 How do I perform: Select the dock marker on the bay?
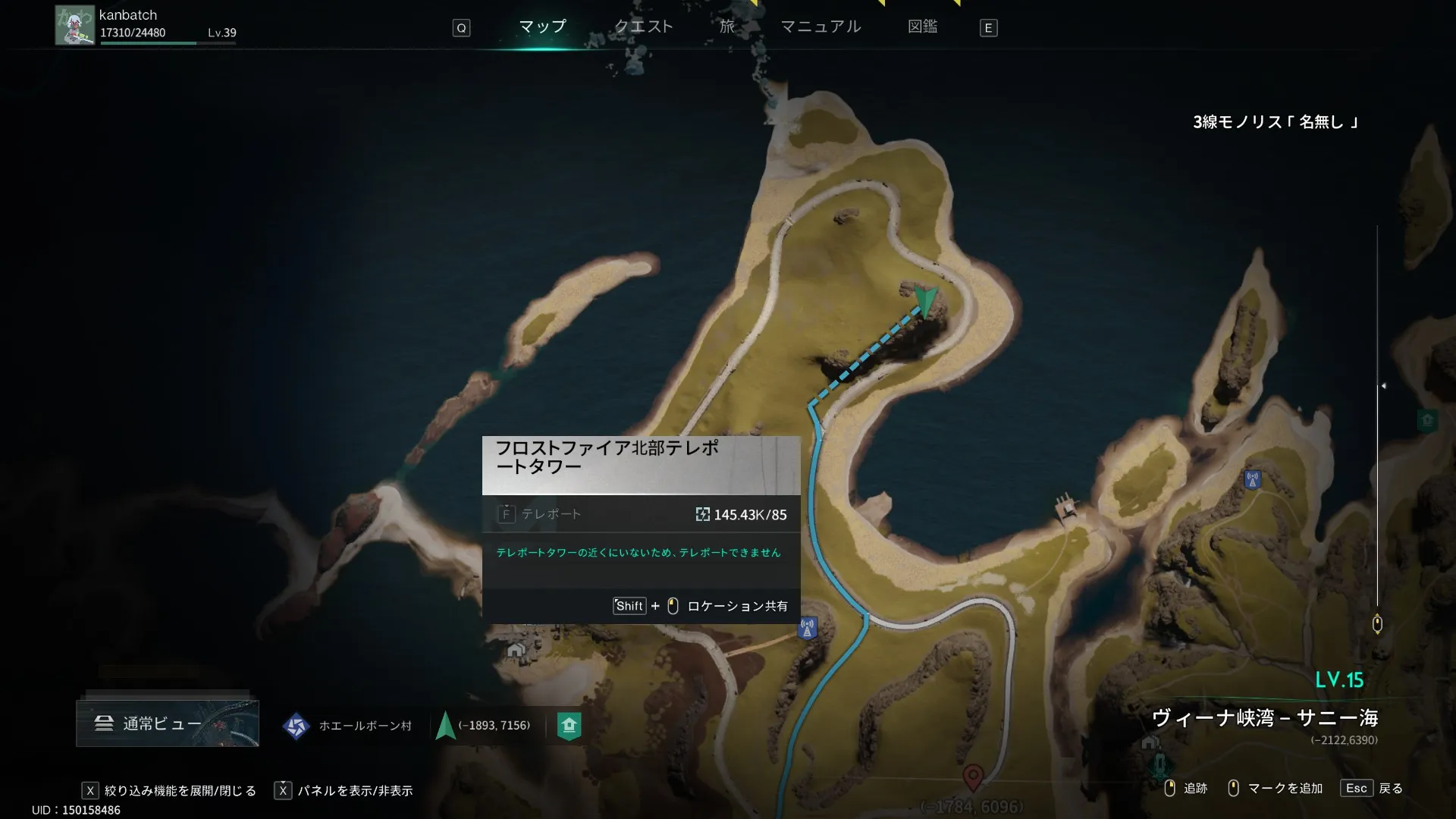(x=1066, y=506)
